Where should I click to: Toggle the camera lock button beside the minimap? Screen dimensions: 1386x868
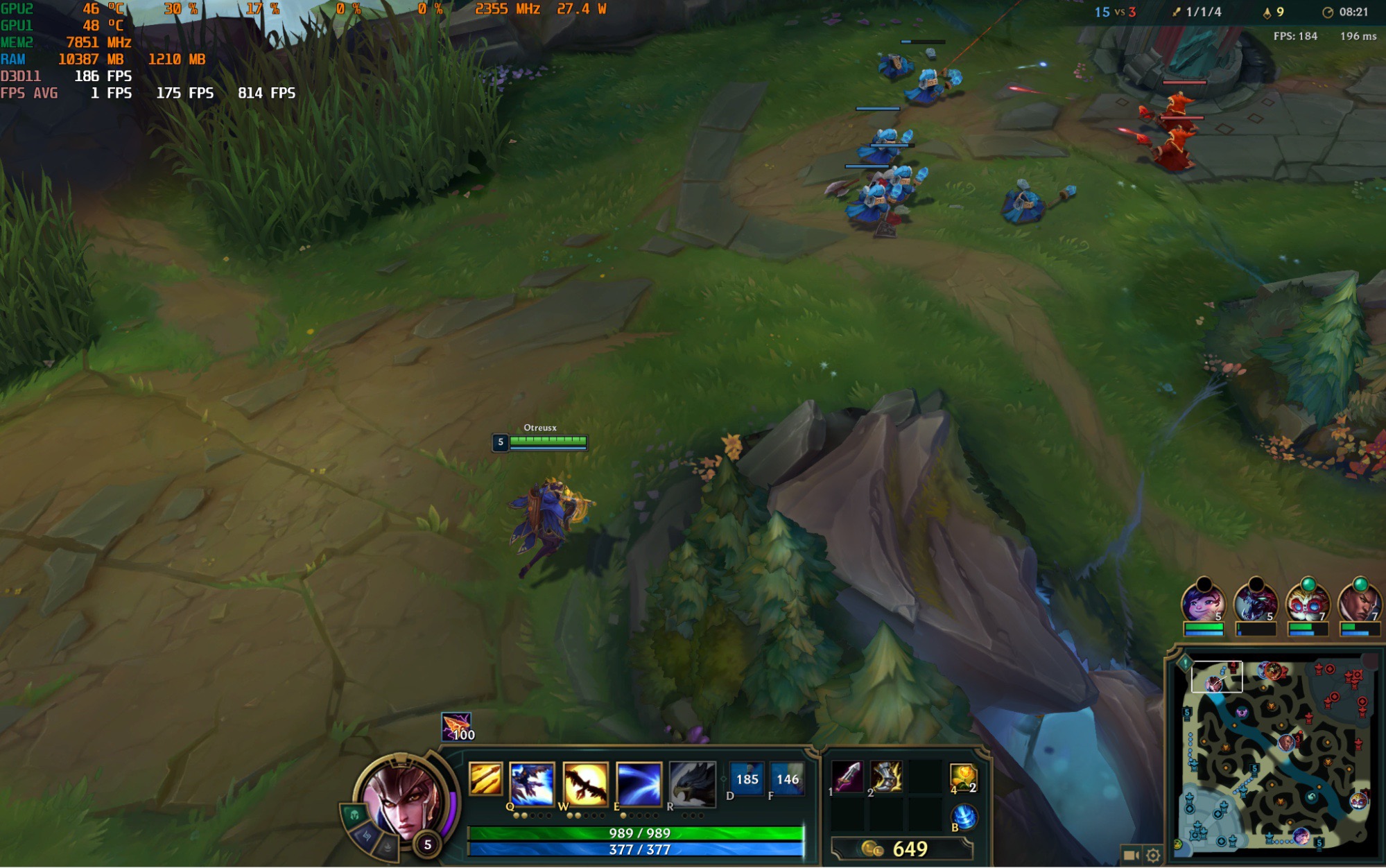tap(1131, 856)
